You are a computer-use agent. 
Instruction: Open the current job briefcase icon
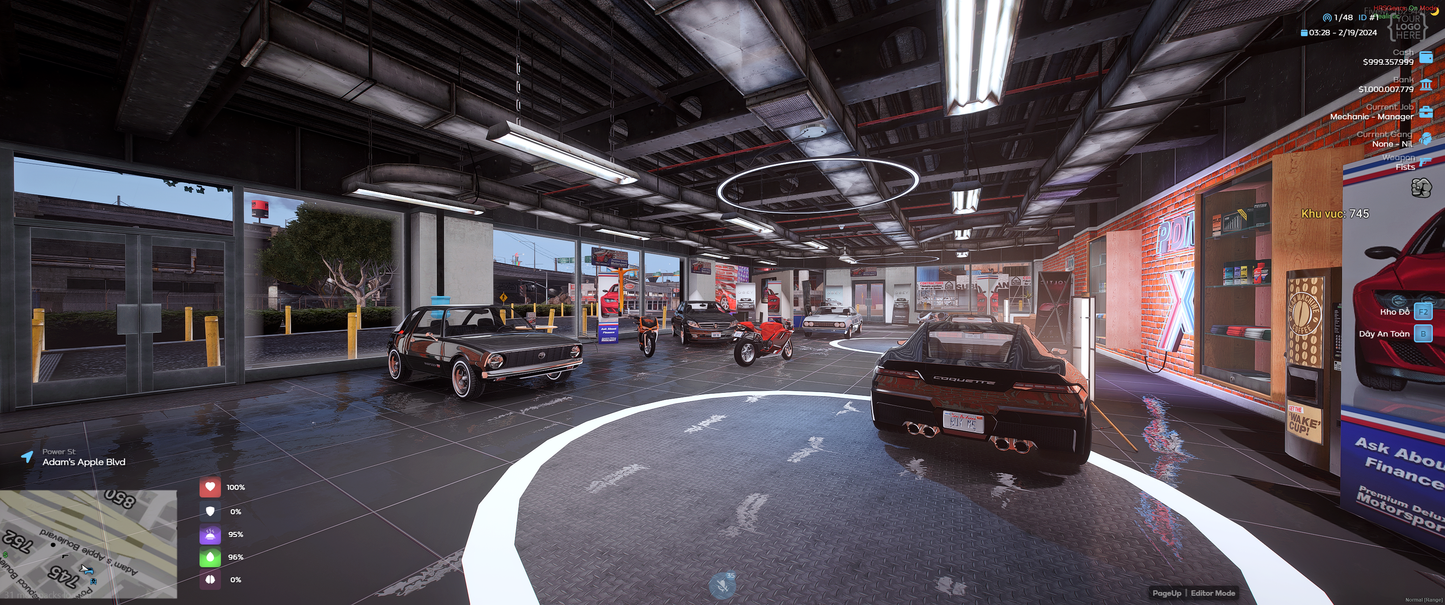click(1425, 111)
